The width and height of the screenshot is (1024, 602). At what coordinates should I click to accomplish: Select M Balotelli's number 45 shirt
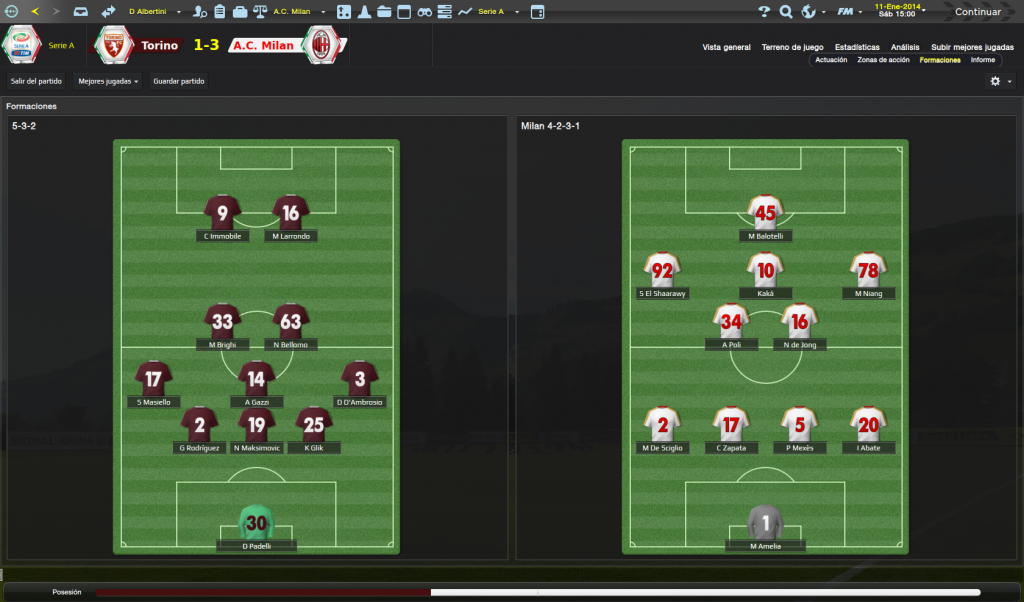765,212
